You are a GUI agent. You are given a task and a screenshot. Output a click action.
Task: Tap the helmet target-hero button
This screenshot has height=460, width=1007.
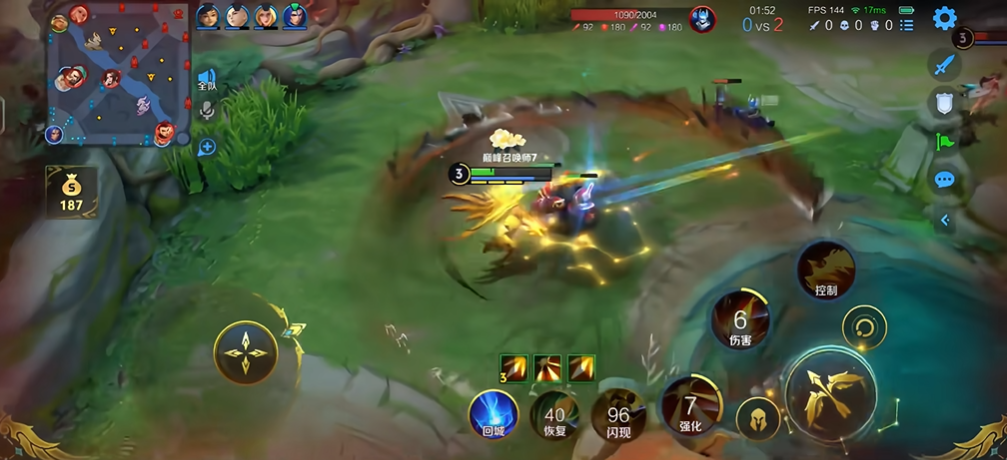[x=758, y=420]
